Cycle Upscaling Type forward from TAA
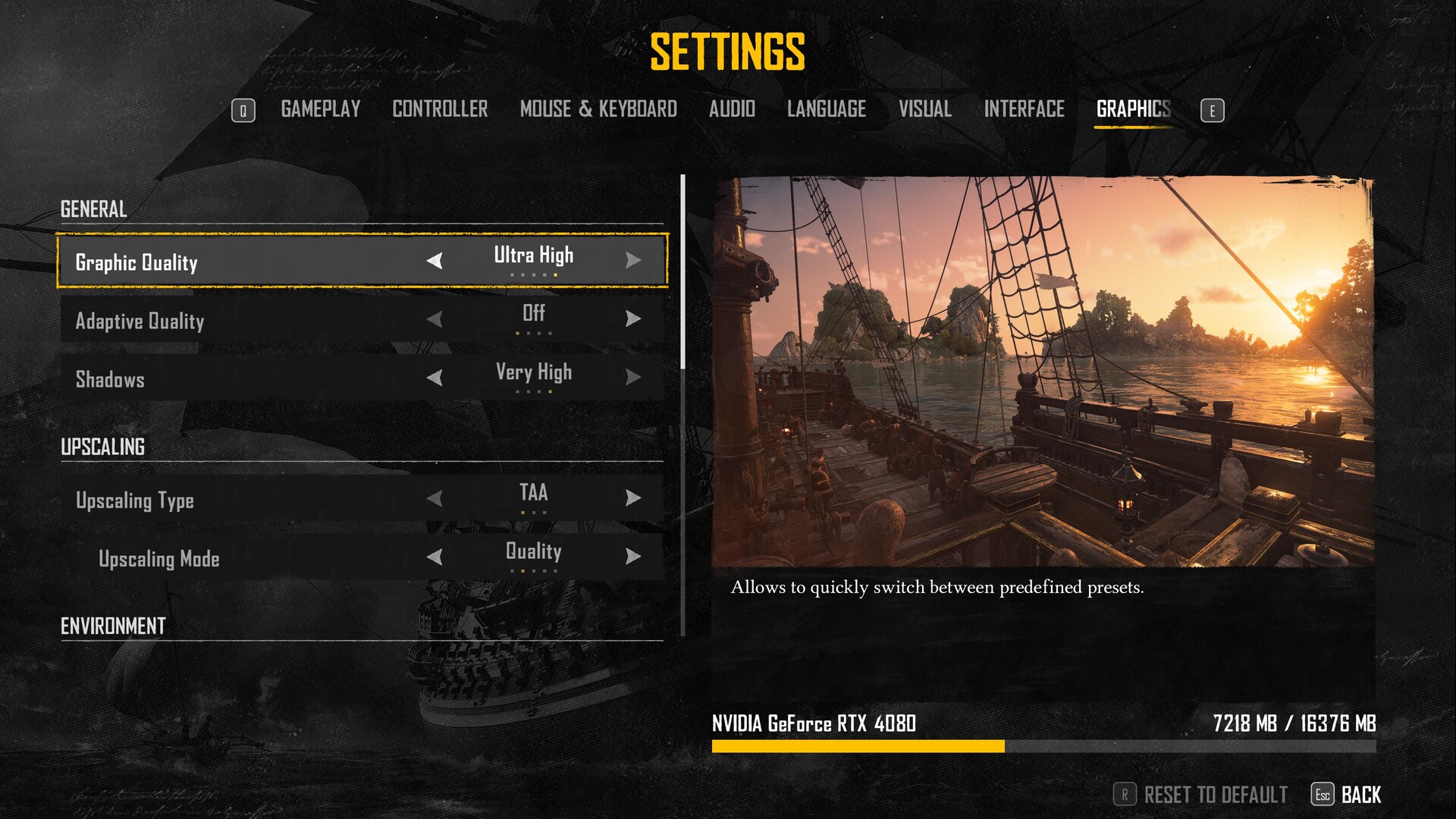The image size is (1456, 819). (633, 498)
